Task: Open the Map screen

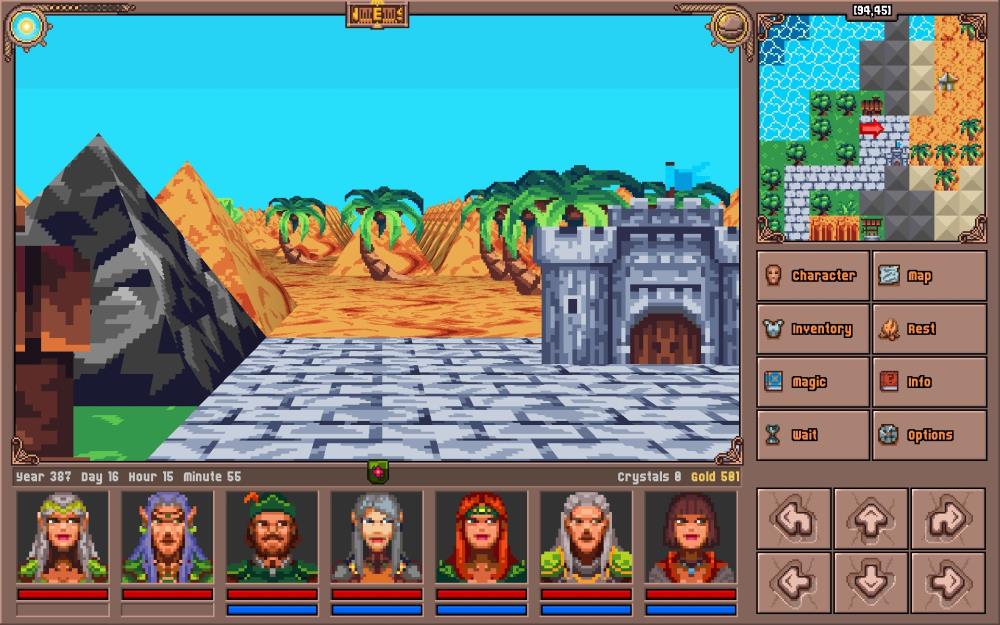Action: coord(928,276)
